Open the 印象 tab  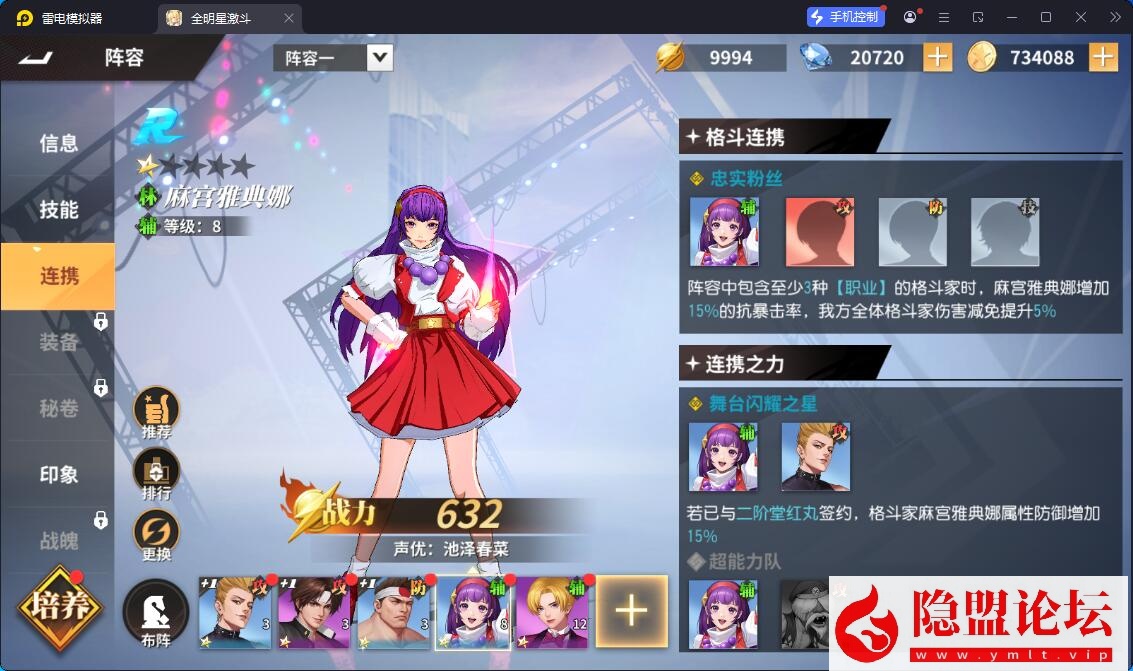point(59,474)
